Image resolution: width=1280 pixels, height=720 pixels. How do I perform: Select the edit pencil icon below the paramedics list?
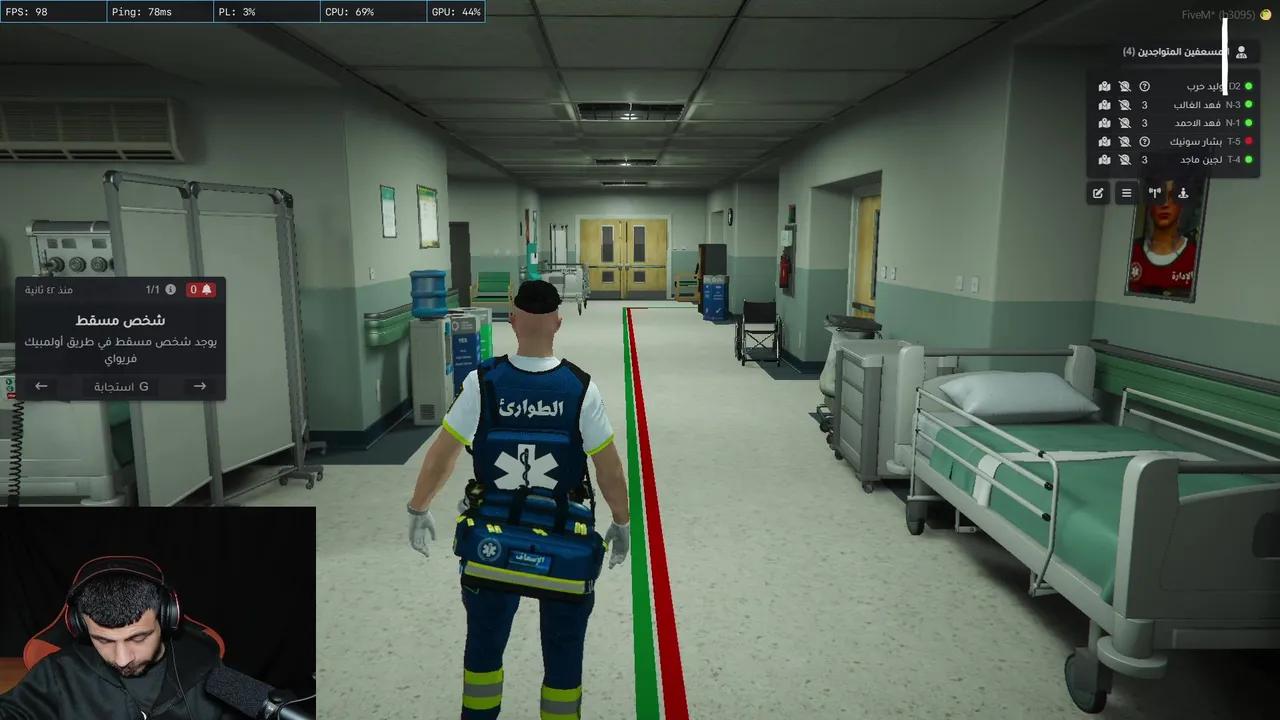pos(1100,193)
